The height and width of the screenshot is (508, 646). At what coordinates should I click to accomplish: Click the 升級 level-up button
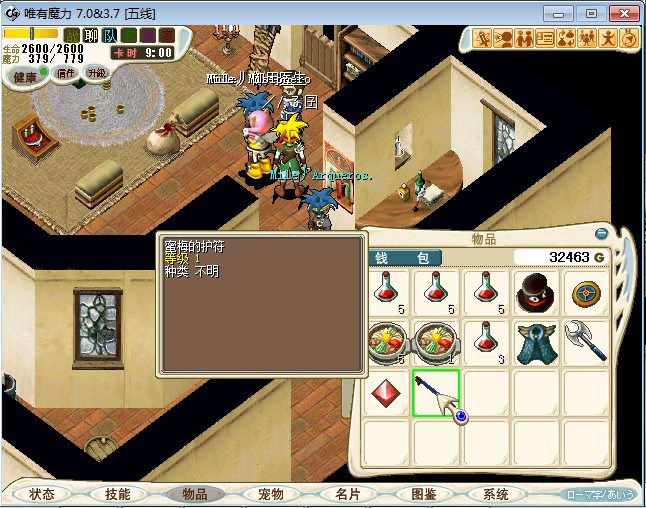[97, 73]
